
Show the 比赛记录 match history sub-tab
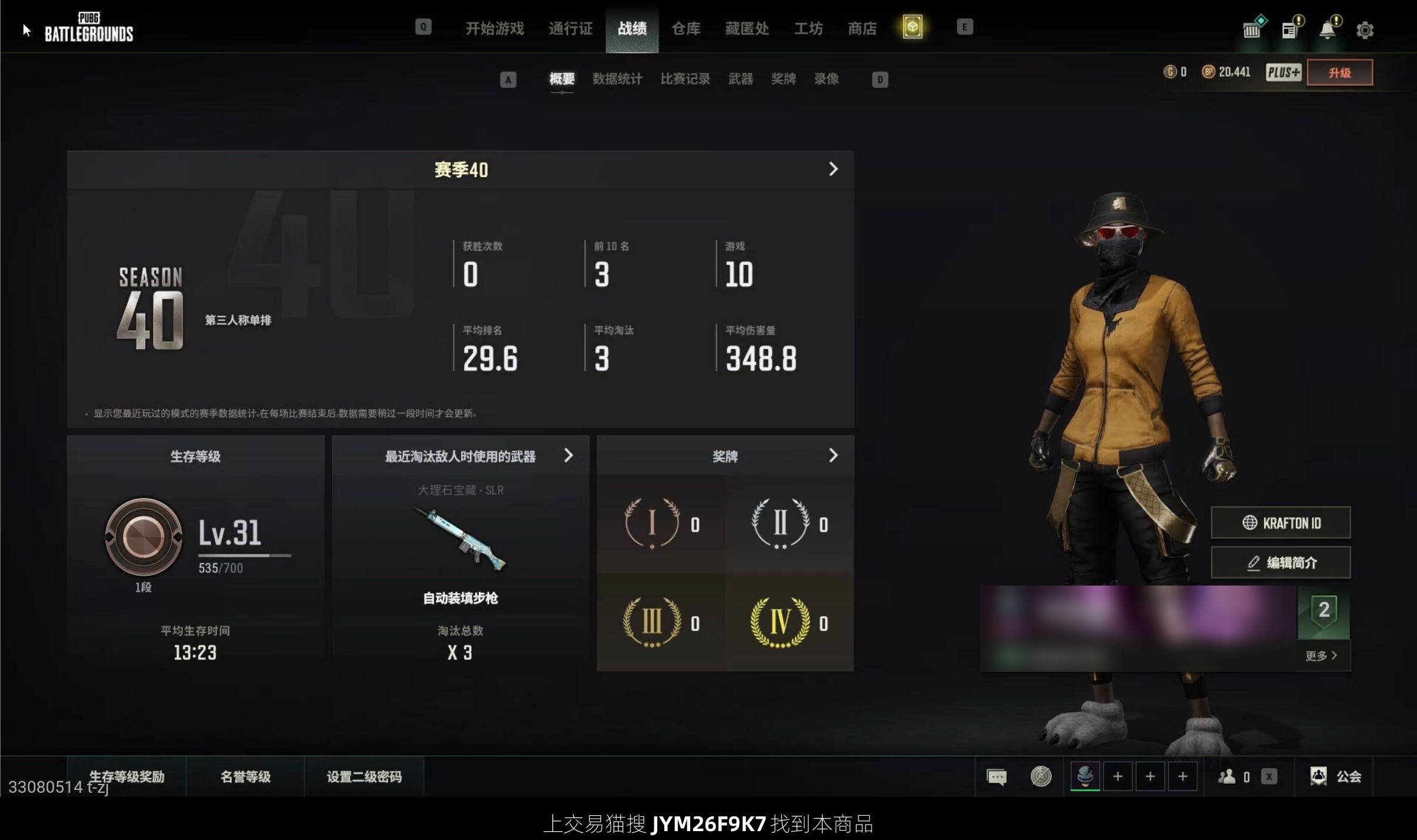point(685,79)
